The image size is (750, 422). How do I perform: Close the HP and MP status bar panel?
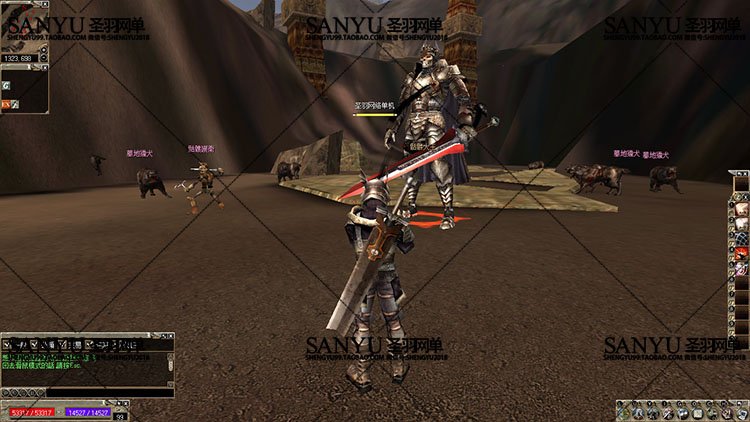click(x=126, y=403)
